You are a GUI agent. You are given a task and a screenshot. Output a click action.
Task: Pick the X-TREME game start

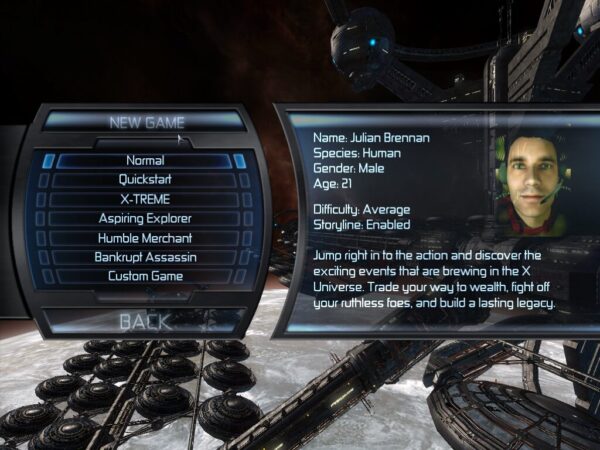(x=145, y=199)
